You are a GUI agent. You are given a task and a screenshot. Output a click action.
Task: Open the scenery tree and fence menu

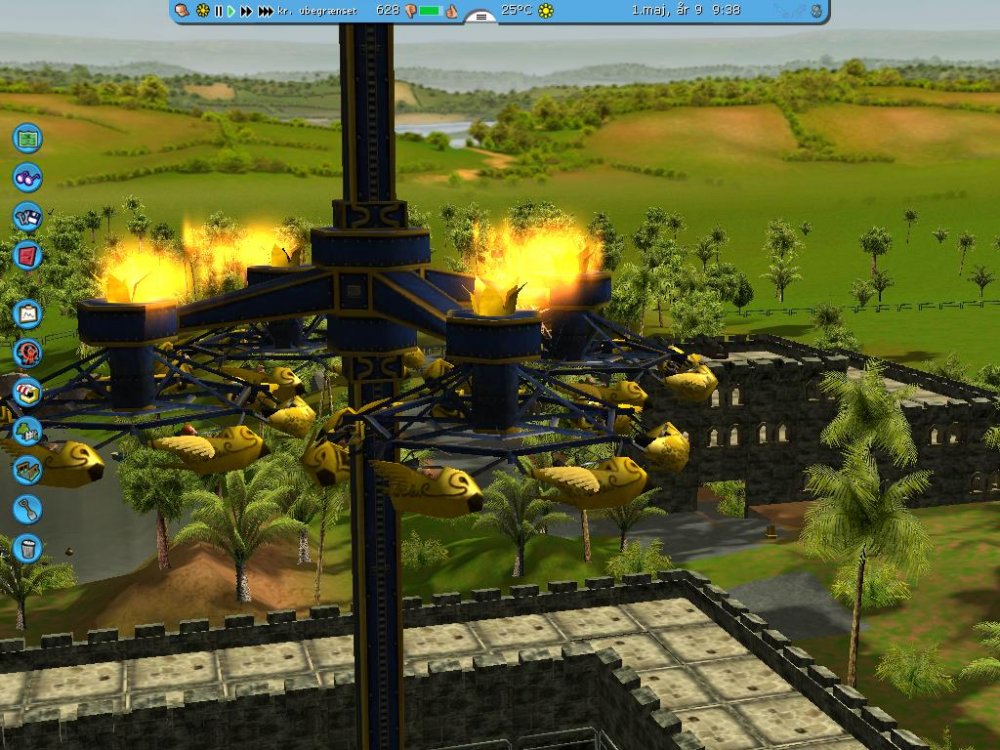(x=27, y=431)
